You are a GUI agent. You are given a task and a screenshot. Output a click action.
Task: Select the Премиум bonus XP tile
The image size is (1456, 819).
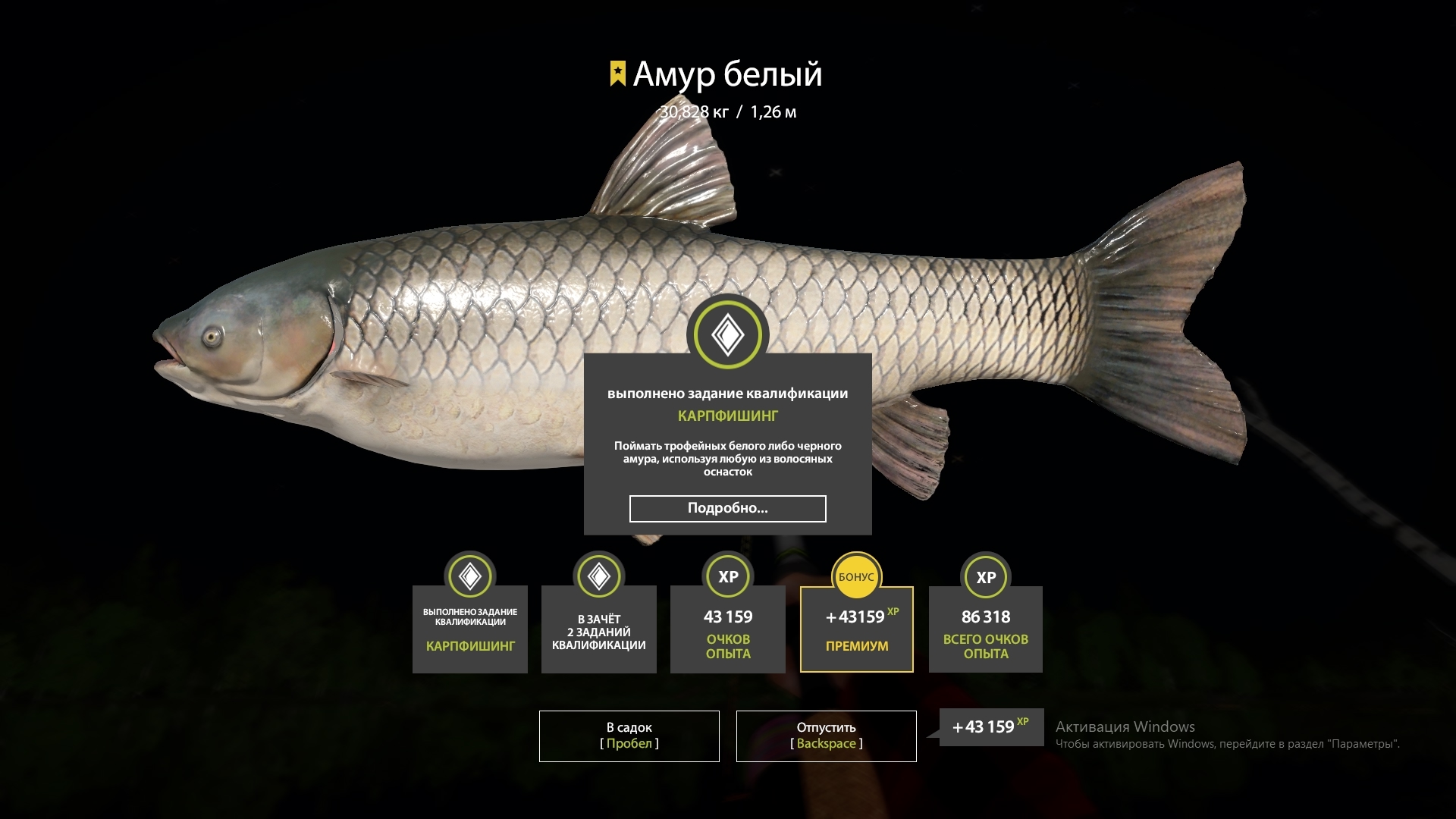tap(856, 629)
